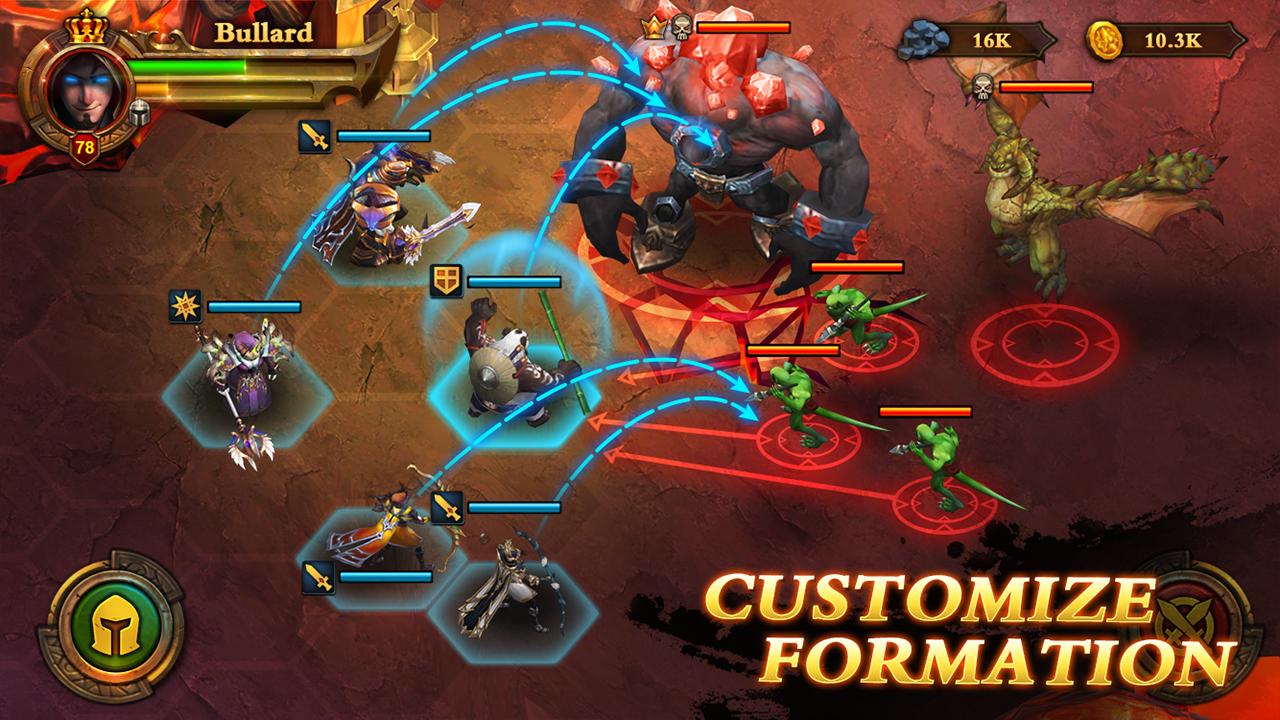The image size is (1280, 720).
Task: Click the skull icon above the green dragon
Action: [x=983, y=88]
